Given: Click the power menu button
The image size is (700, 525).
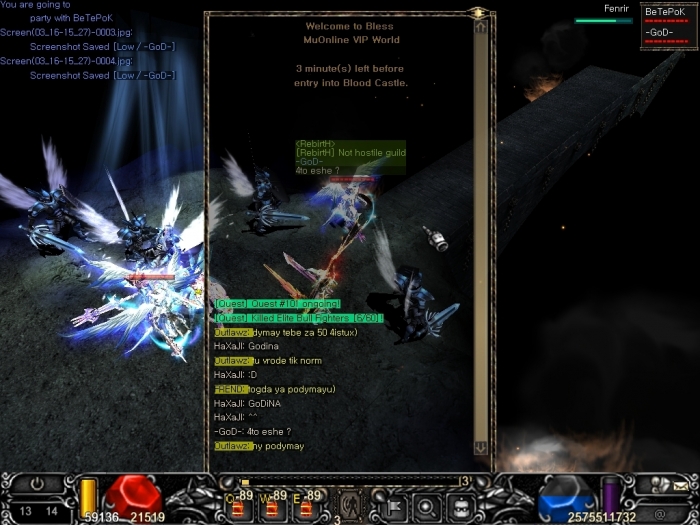Looking at the screenshot, I should pyautogui.click(x=37, y=483).
